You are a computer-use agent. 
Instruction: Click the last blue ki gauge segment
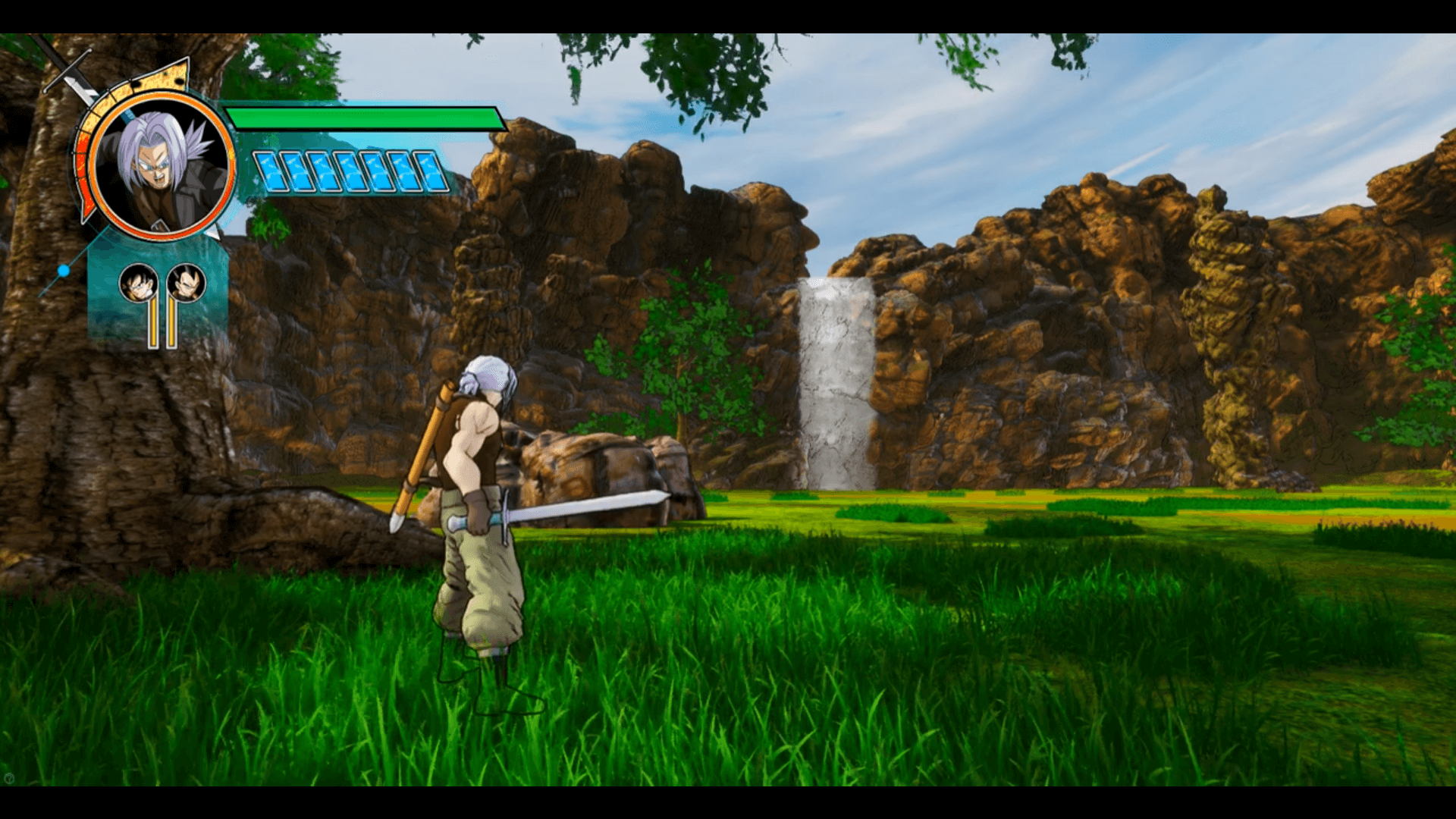(x=428, y=172)
